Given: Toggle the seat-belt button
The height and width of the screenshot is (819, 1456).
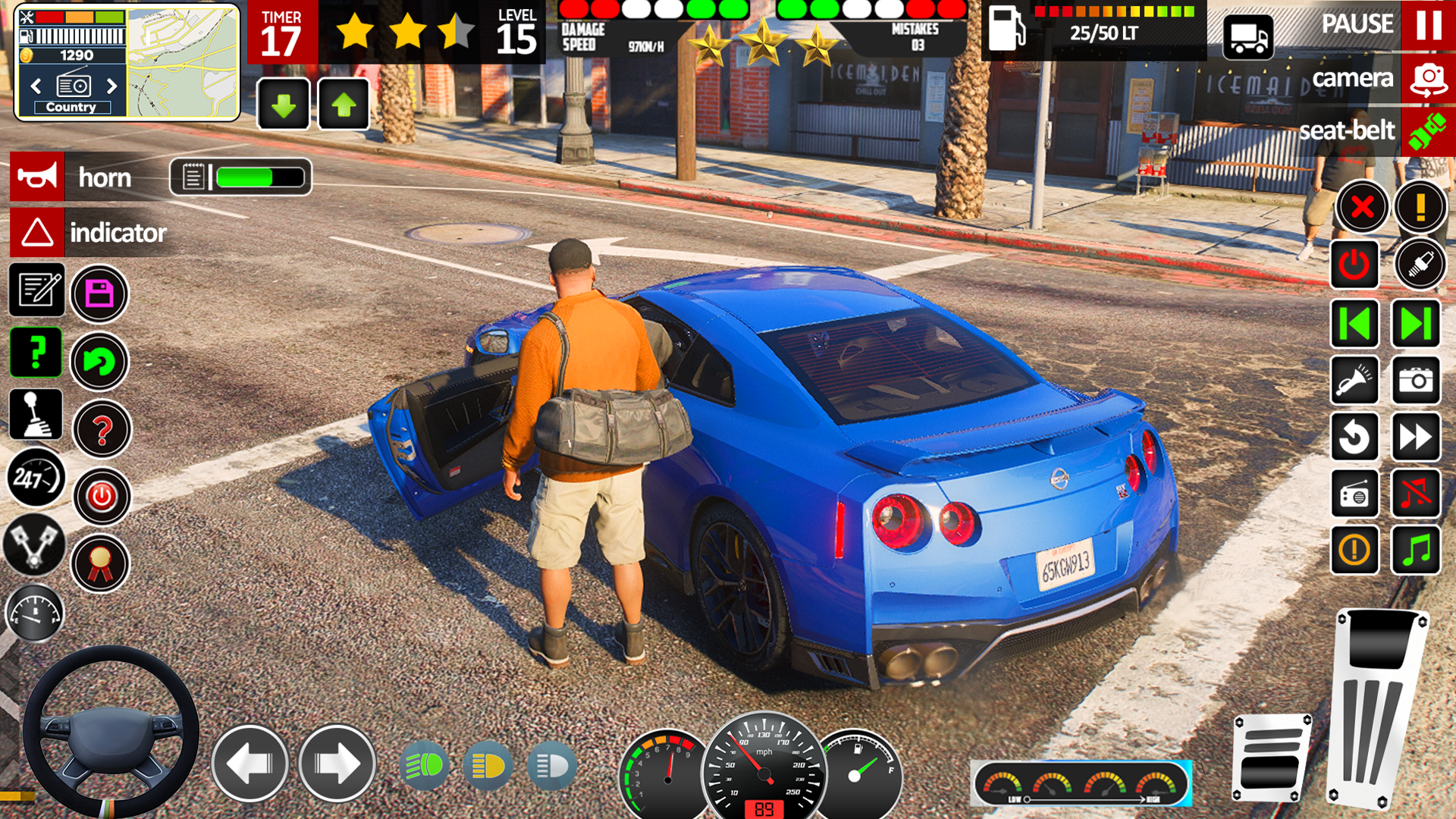Looking at the screenshot, I should pos(1427,132).
